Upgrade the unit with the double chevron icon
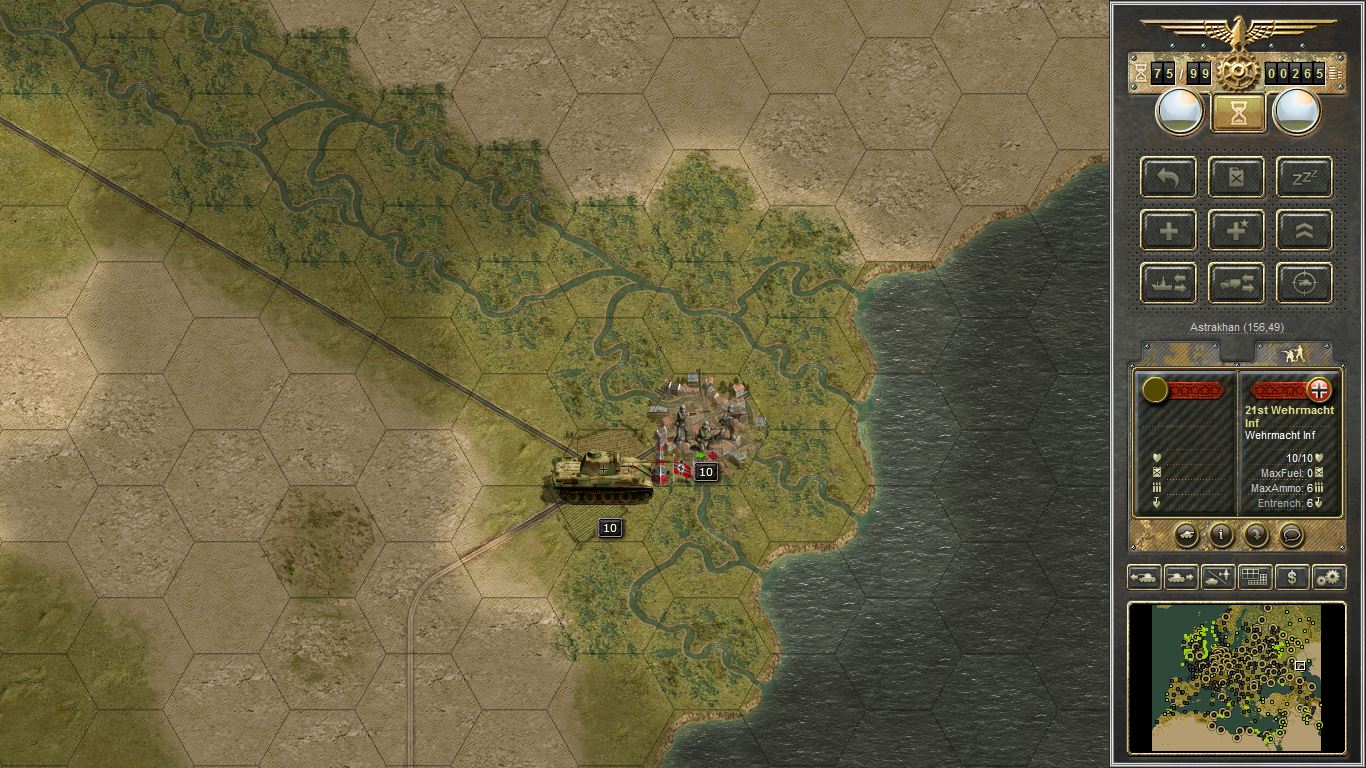This screenshot has width=1366, height=768. (x=1303, y=229)
